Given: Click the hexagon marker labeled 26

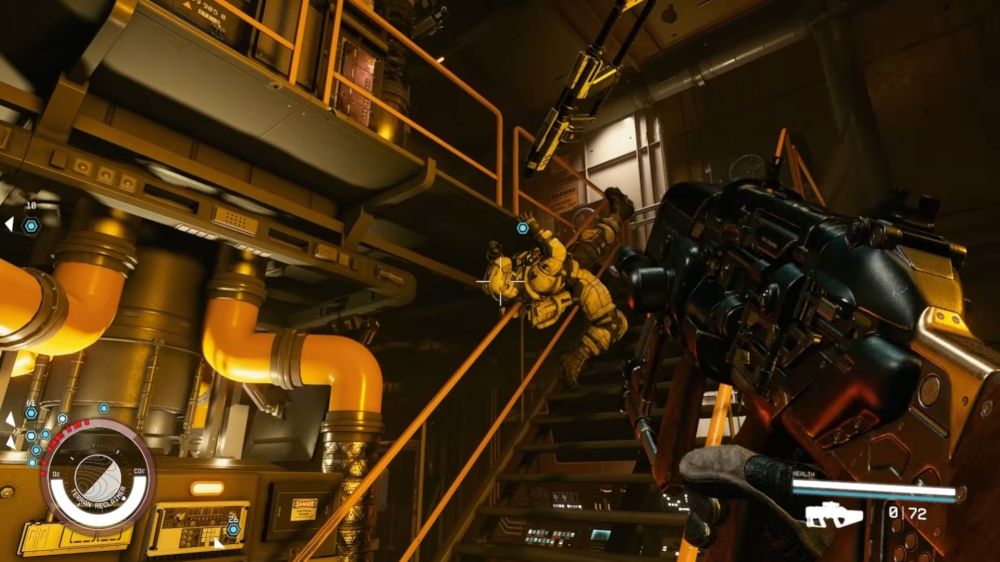Looking at the screenshot, I should (234, 529).
